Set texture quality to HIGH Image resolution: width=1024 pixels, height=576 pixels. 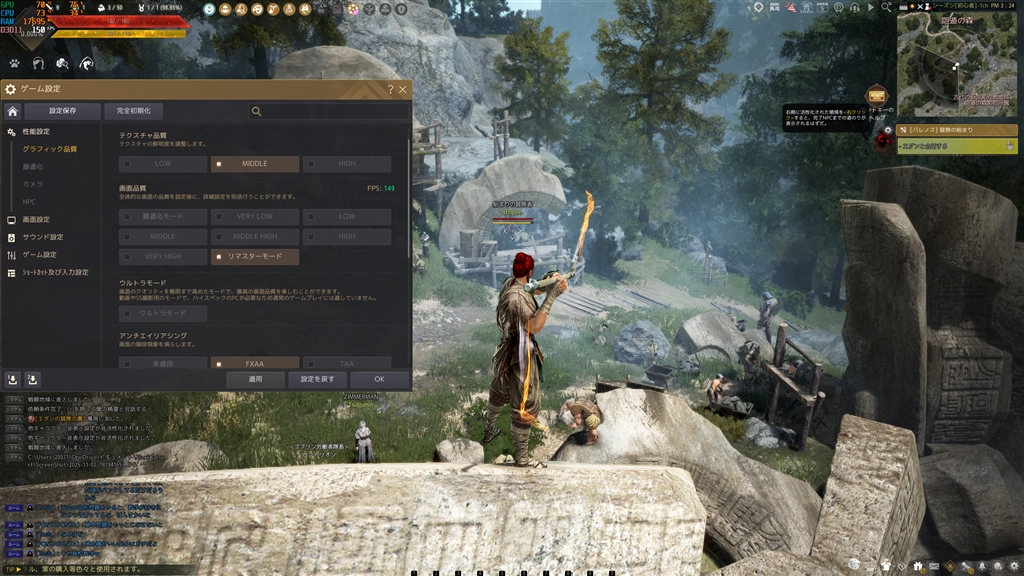346,164
